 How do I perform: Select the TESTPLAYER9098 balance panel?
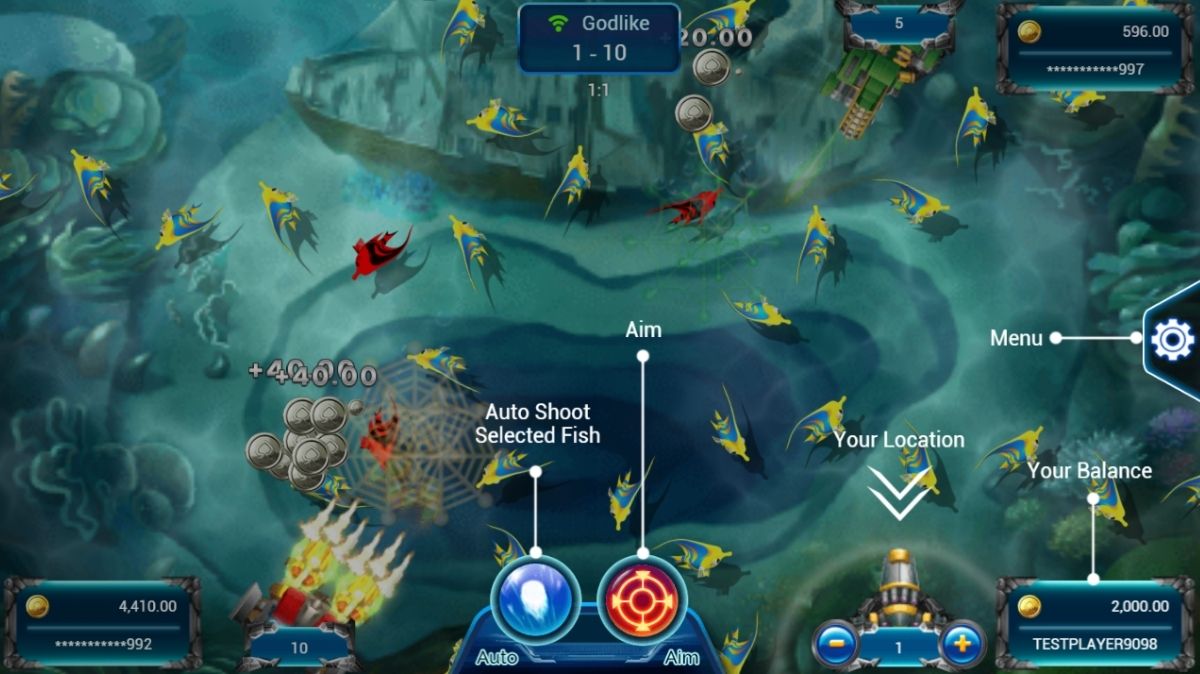tap(1094, 623)
